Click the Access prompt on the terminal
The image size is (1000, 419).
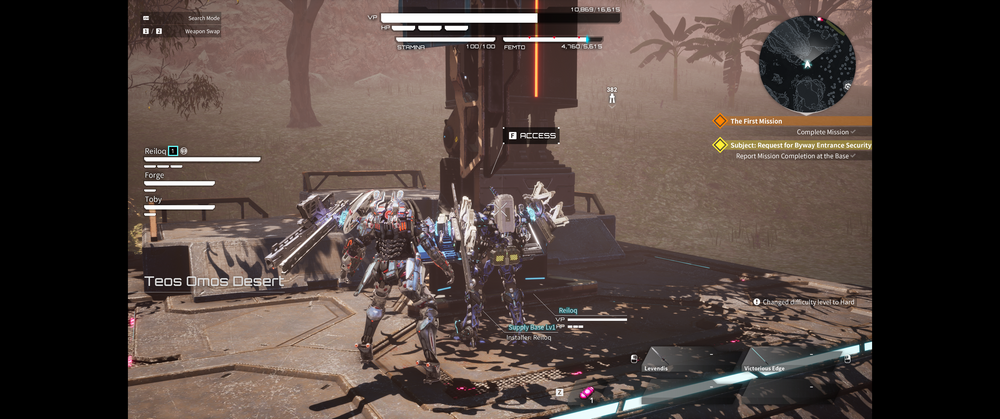tap(531, 135)
